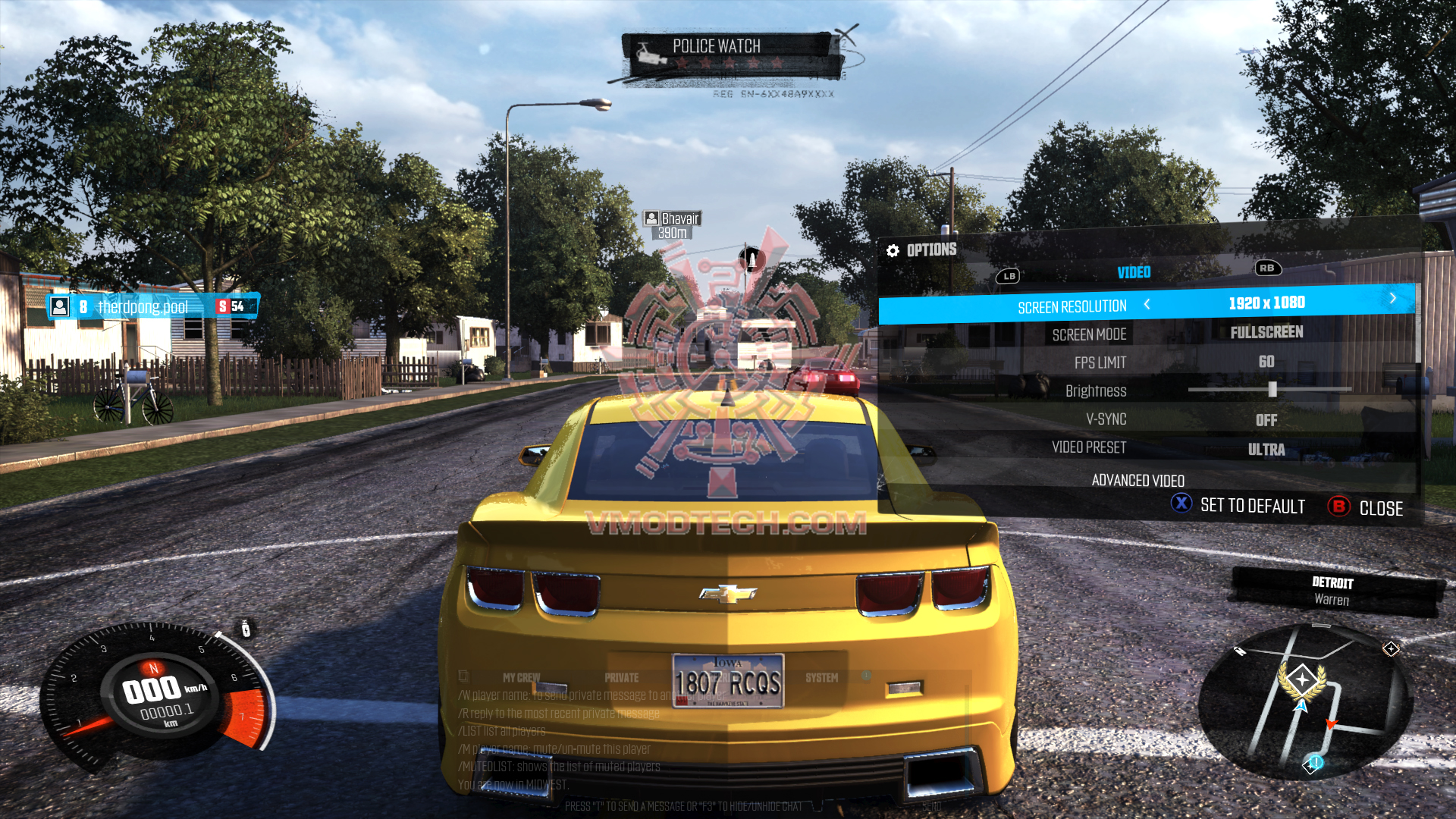Open the System chat tab
1456x819 pixels.
[821, 678]
